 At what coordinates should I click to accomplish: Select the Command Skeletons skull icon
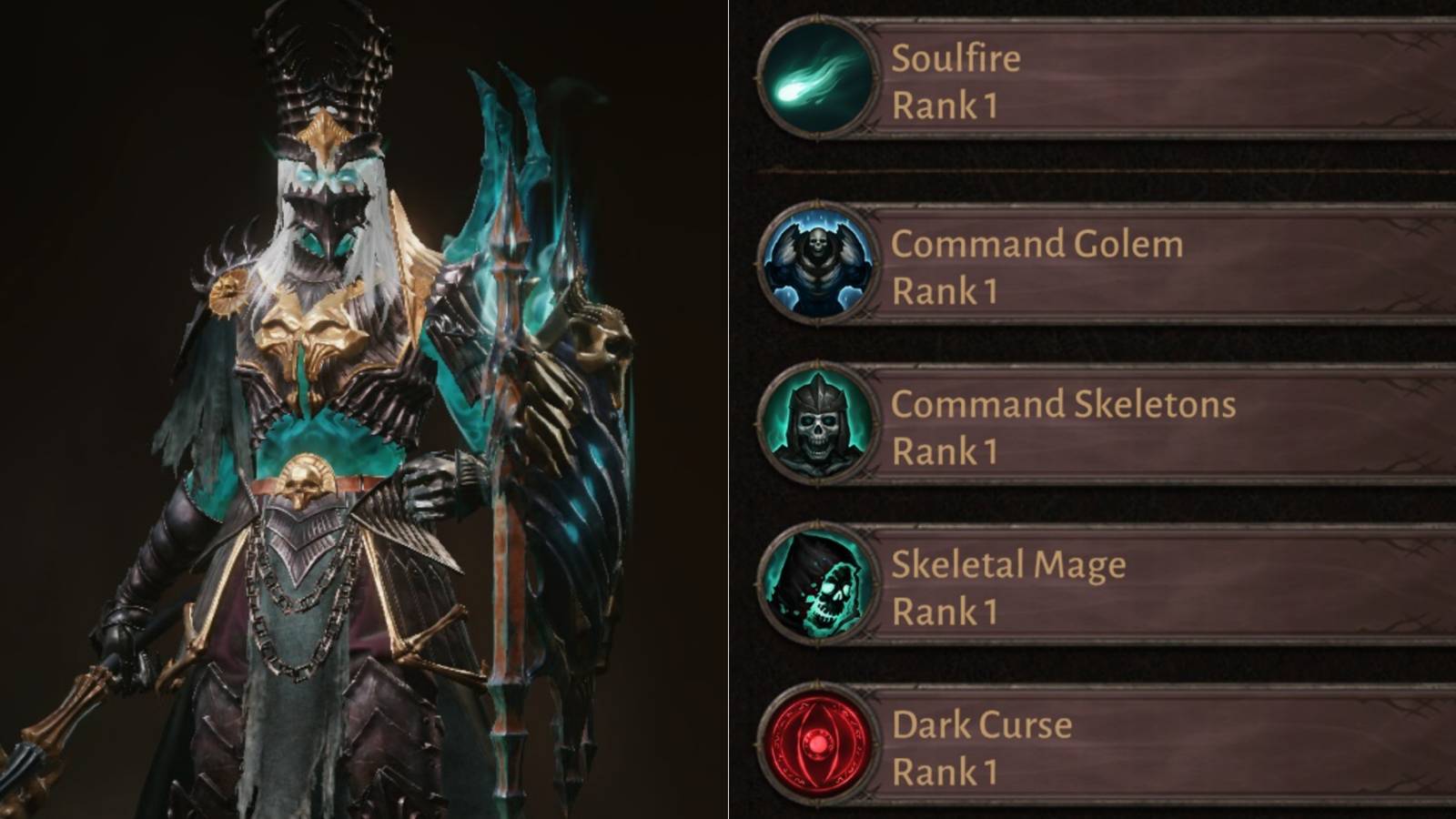816,422
